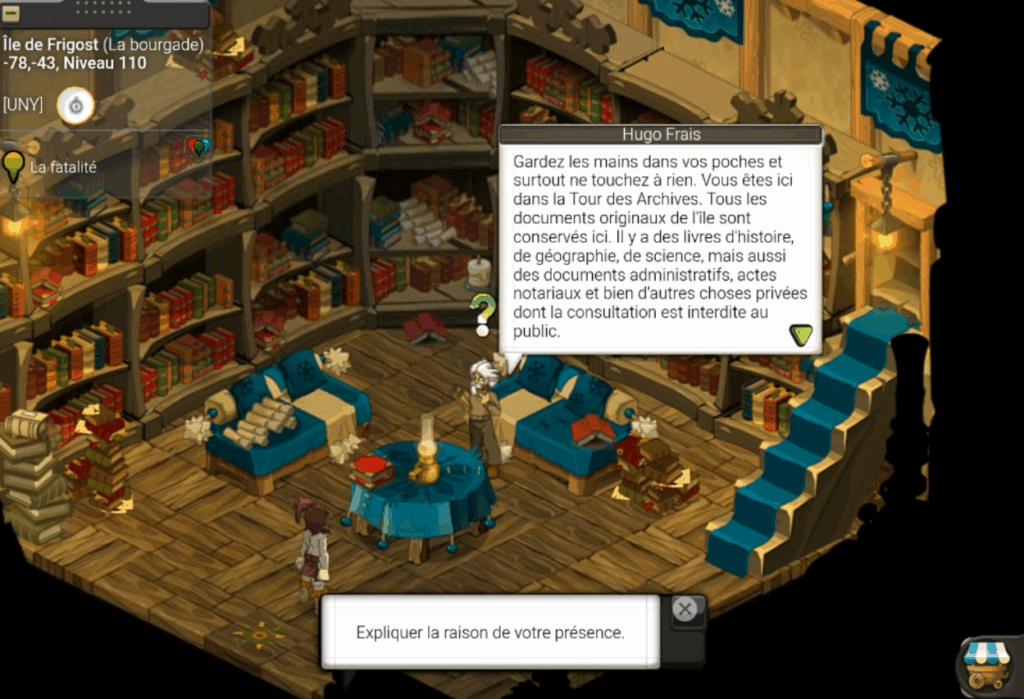Toggle the colored map pins filter icon
This screenshot has height=699, width=1024.
click(199, 147)
